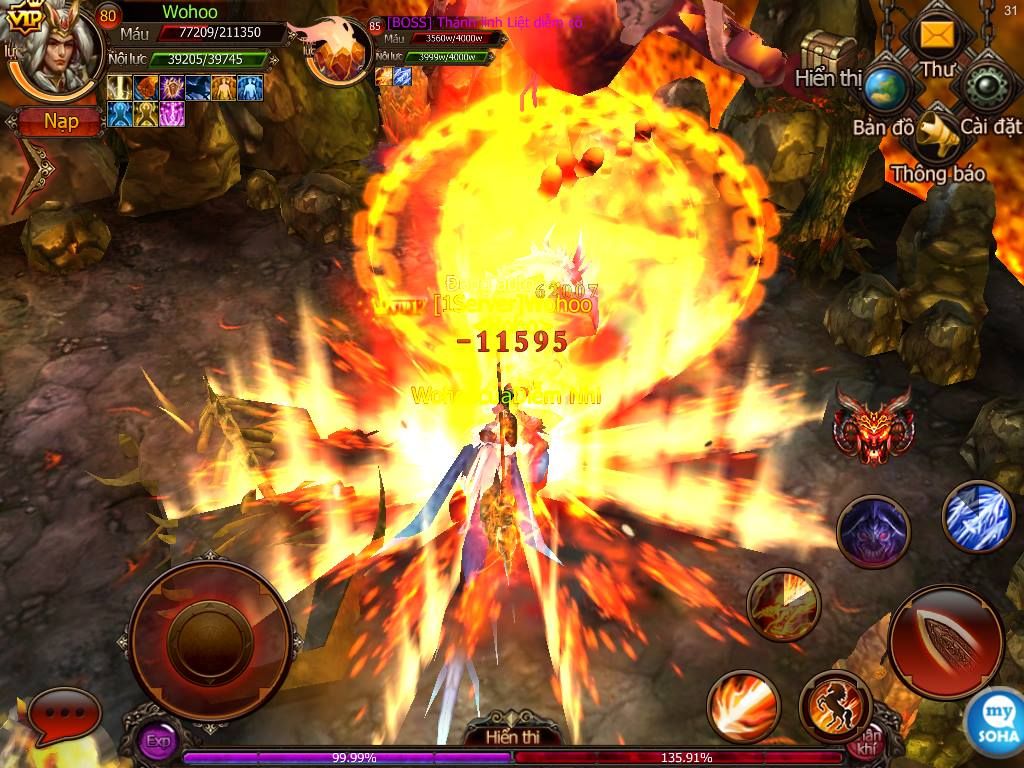Open Thông báo horn notifications
Screen dimensions: 1024x768
tap(938, 134)
